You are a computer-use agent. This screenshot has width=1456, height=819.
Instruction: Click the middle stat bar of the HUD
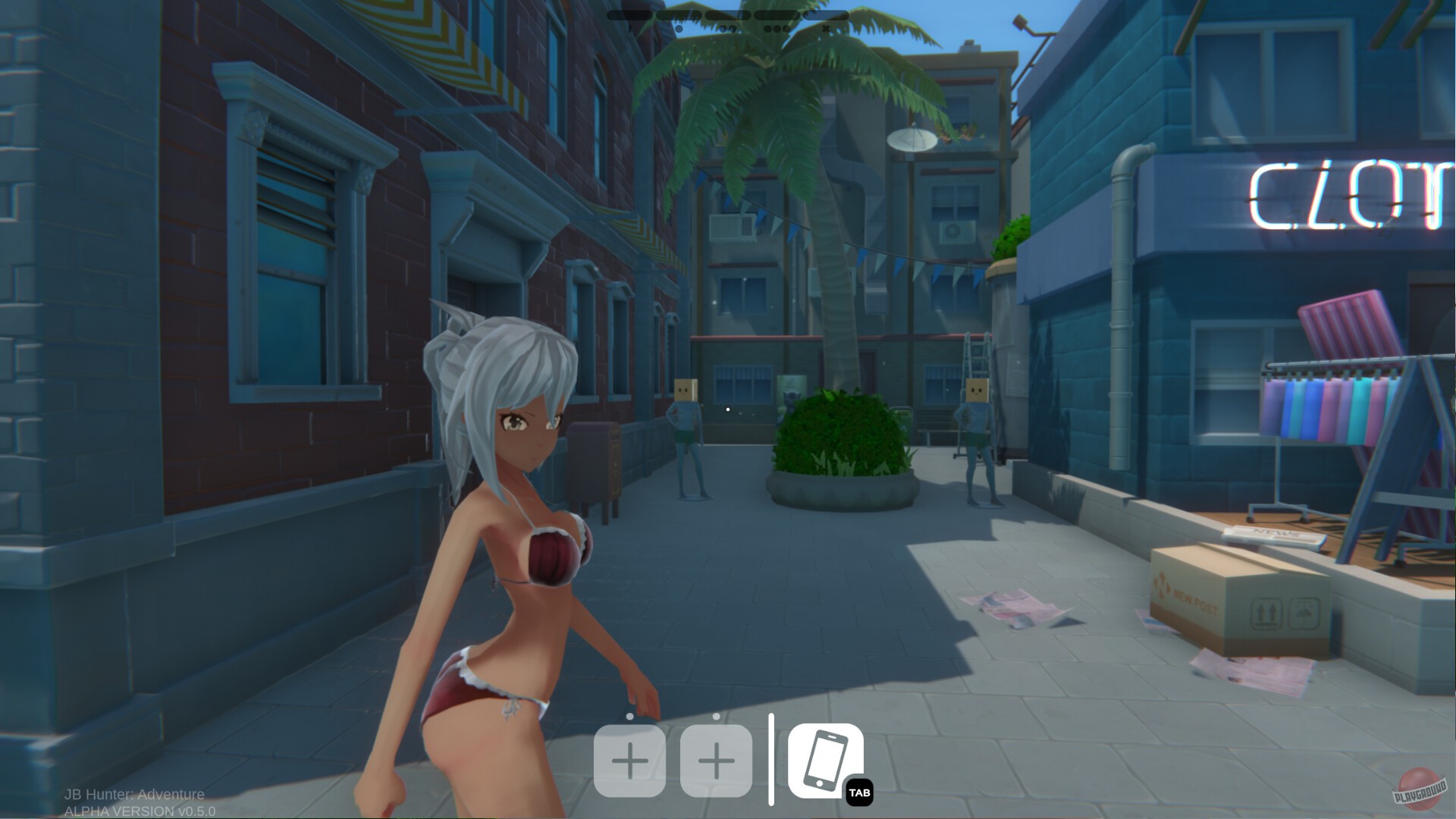[728, 14]
